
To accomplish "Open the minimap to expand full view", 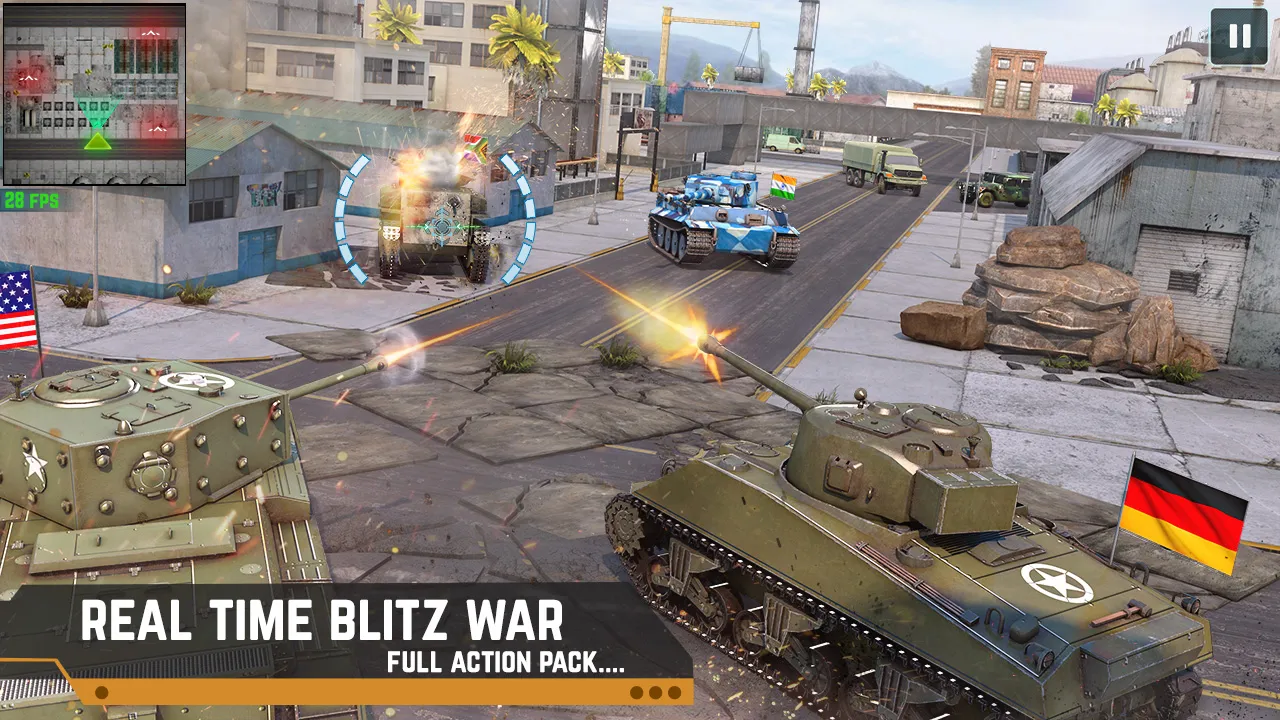I will [95, 95].
